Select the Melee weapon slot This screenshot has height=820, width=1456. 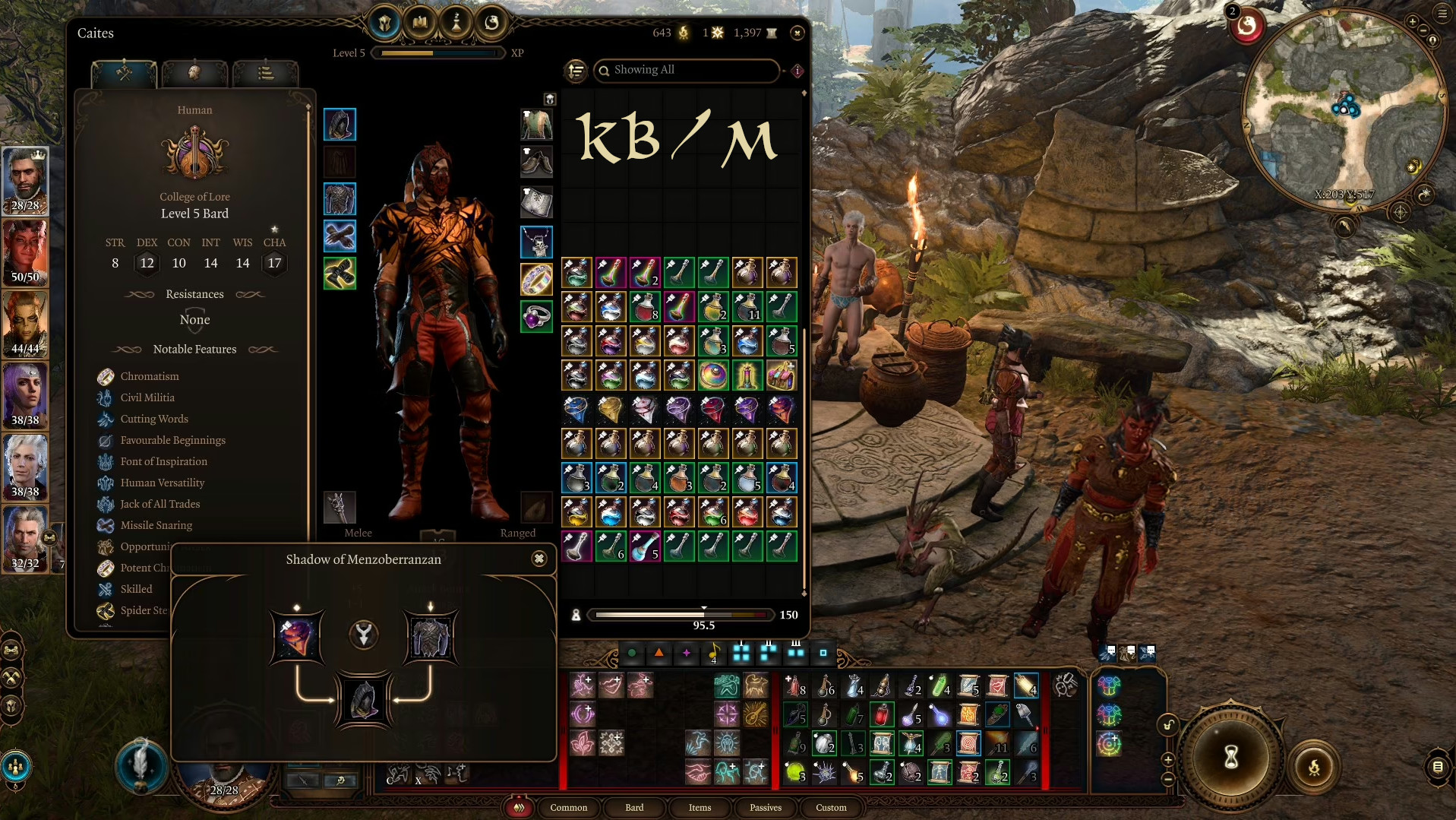pyautogui.click(x=340, y=506)
